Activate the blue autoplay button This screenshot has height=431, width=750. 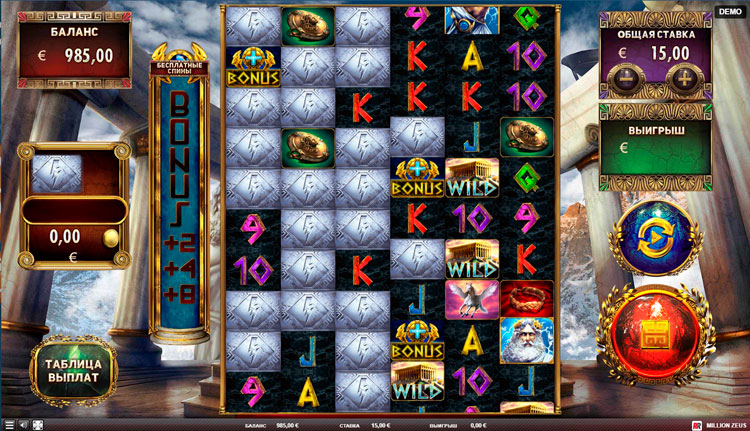[x=653, y=239]
